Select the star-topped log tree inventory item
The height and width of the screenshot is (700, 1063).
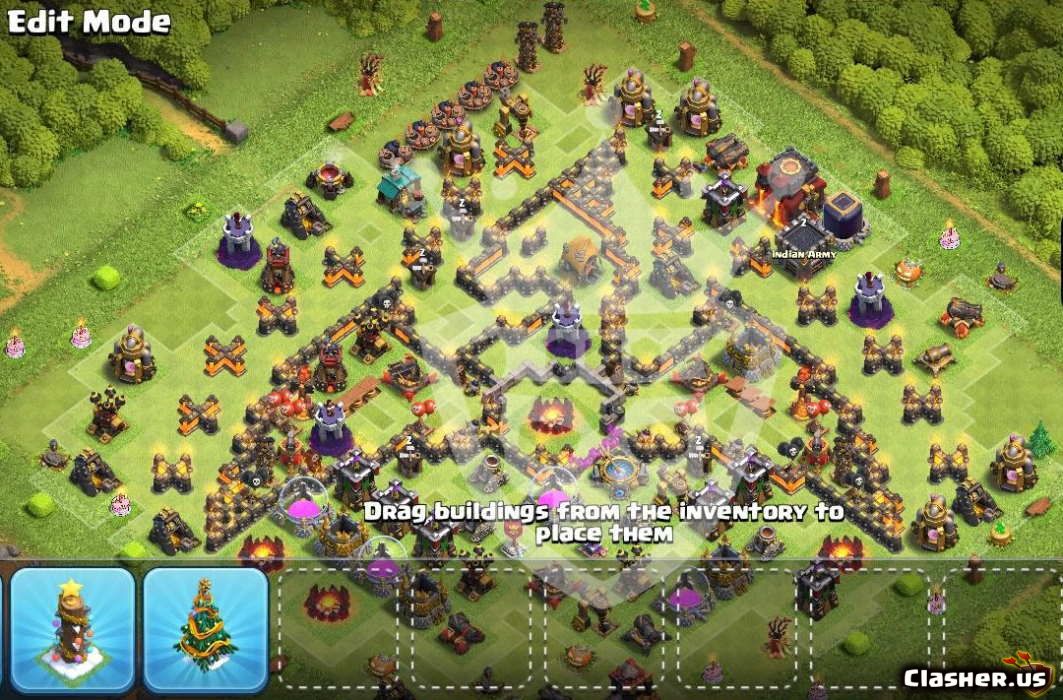click(x=72, y=630)
